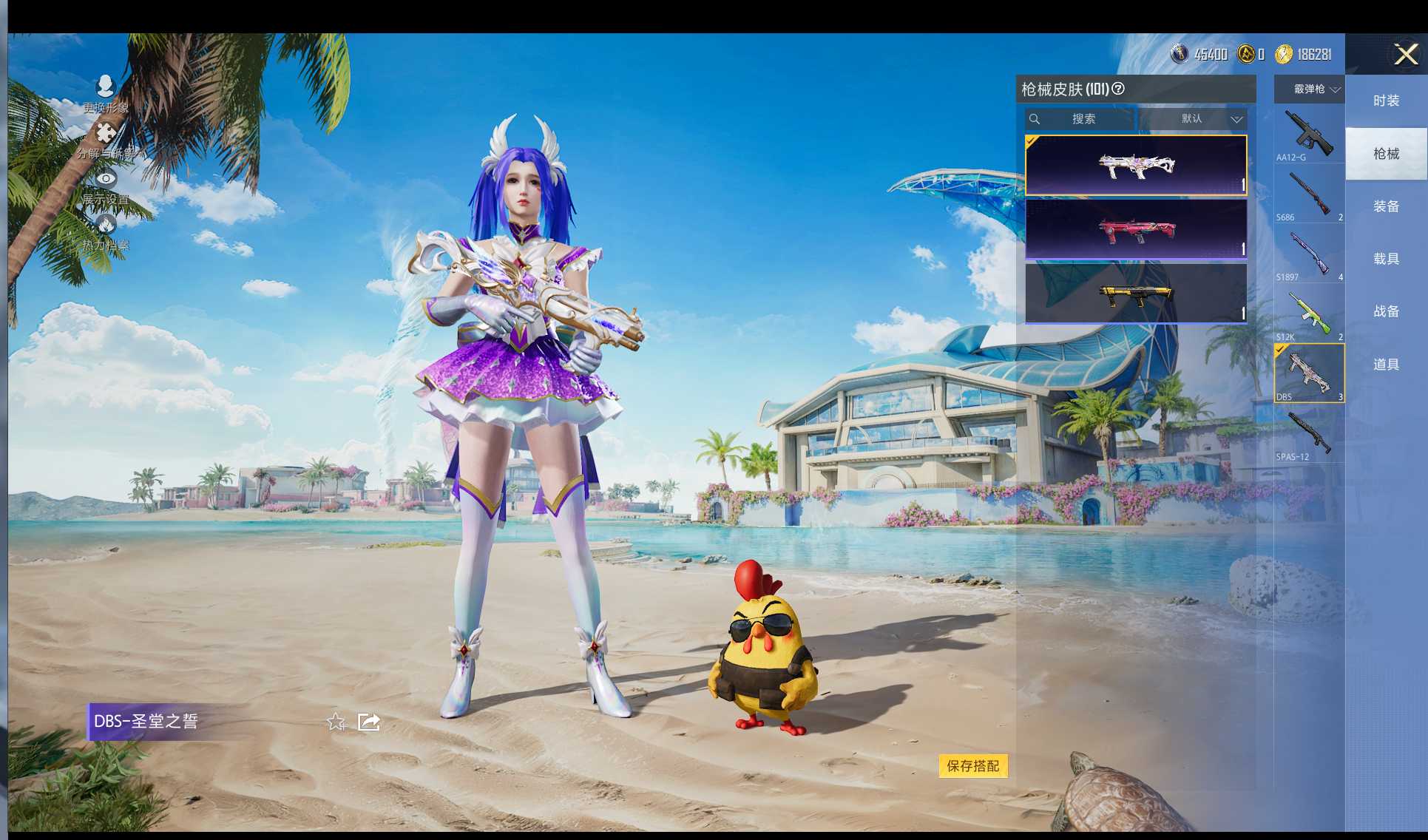Select the red DBS skin card

[1136, 230]
